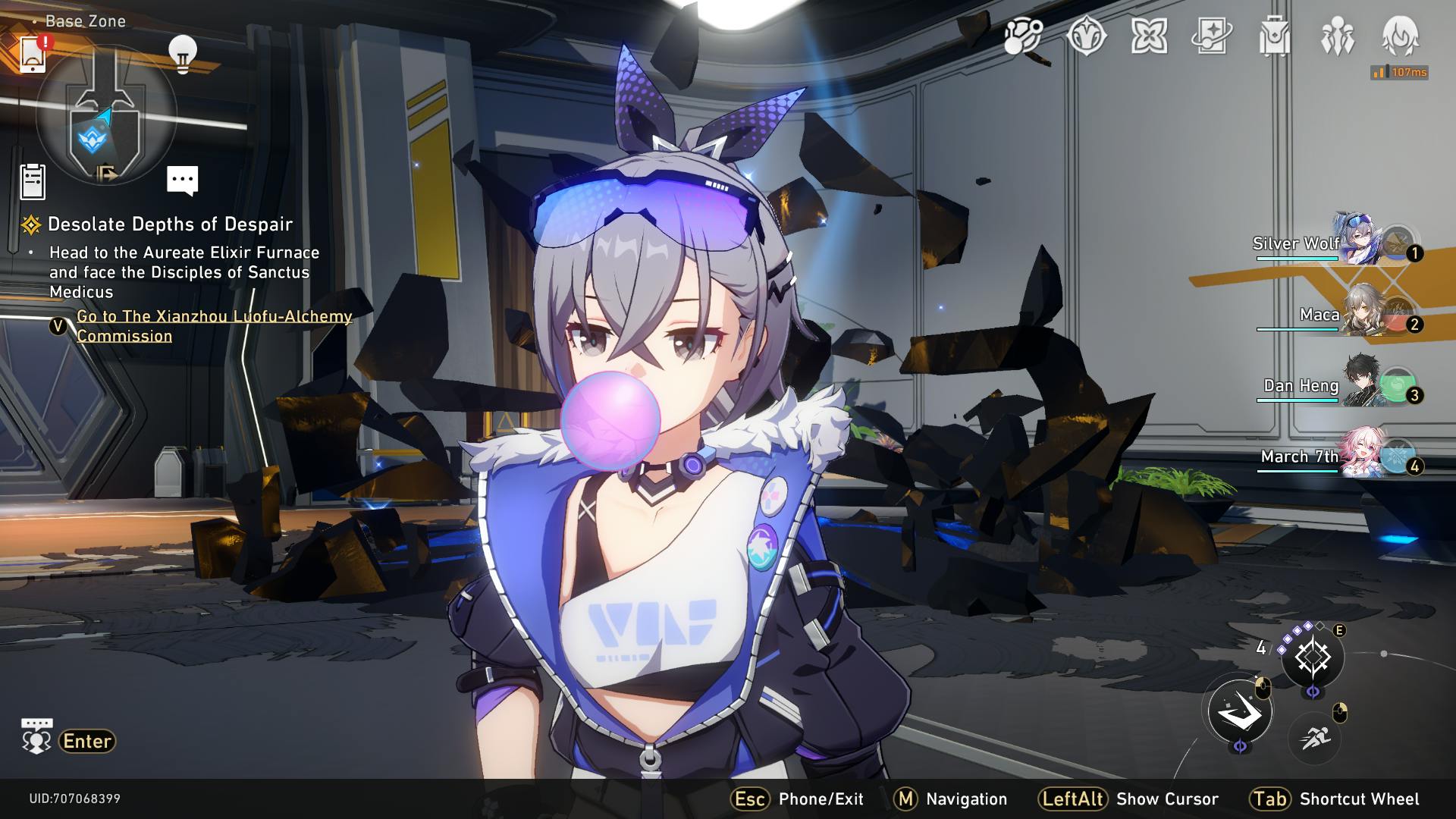This screenshot has height=819, width=1456.
Task: Open the character portrait icon at top right
Action: 1400,36
